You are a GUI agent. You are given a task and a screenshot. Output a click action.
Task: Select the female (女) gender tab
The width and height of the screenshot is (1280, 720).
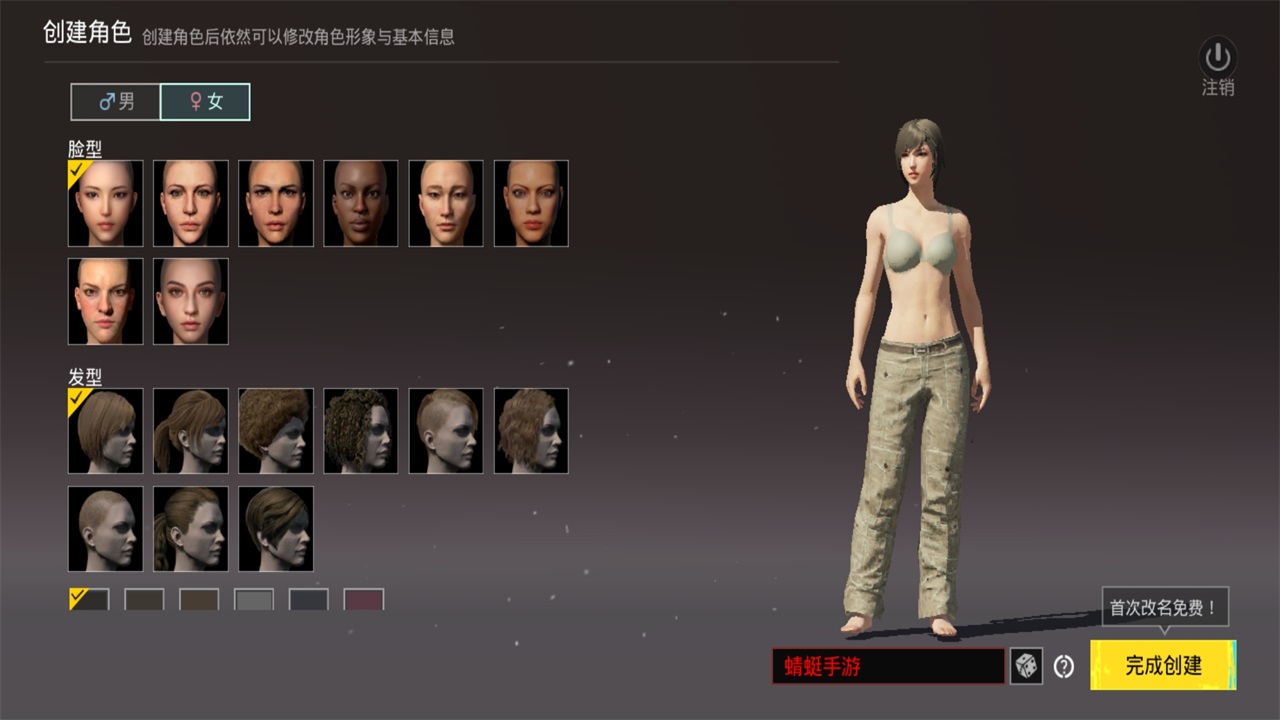point(205,102)
